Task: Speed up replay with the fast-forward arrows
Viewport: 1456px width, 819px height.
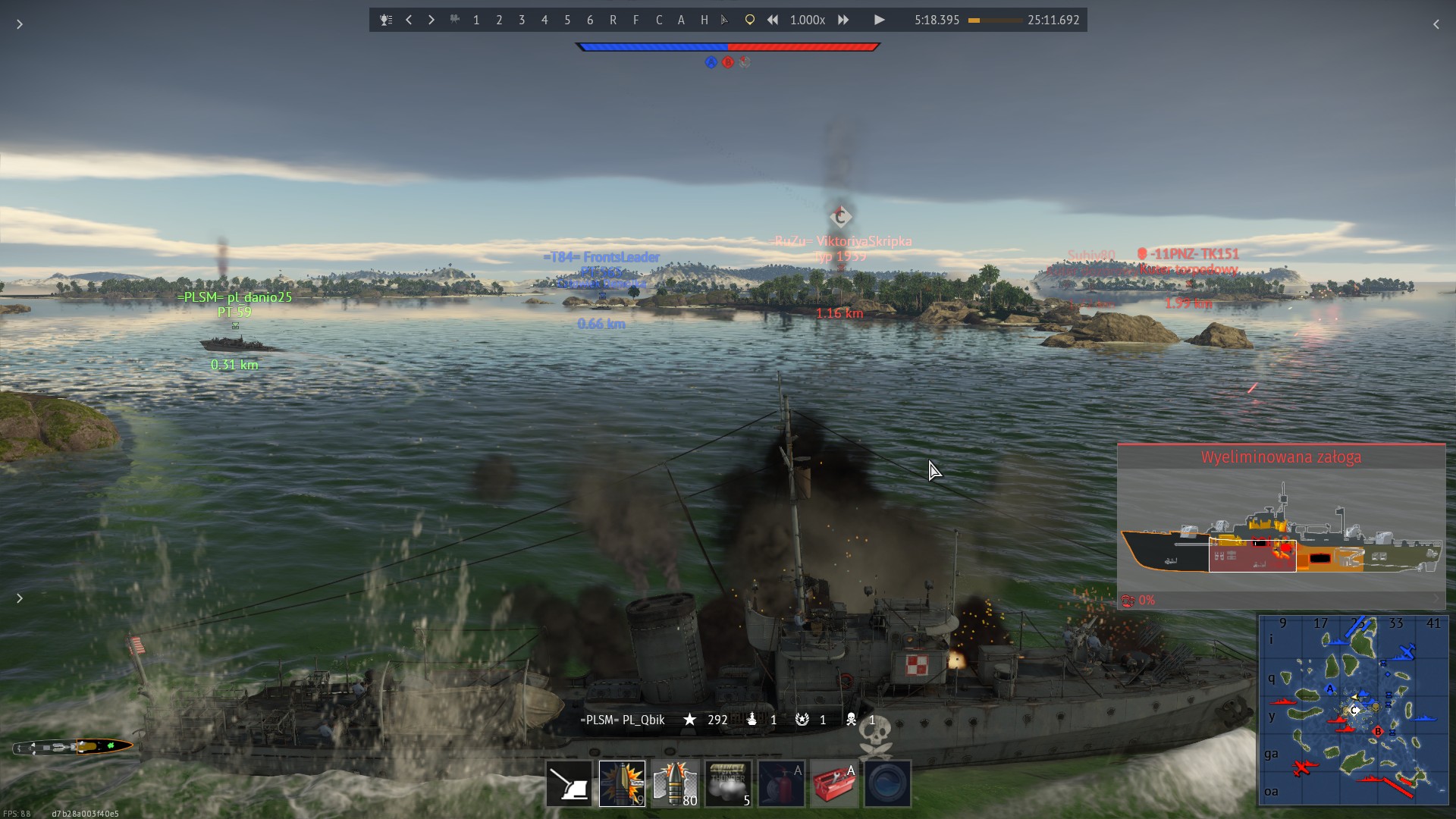Action: click(843, 20)
